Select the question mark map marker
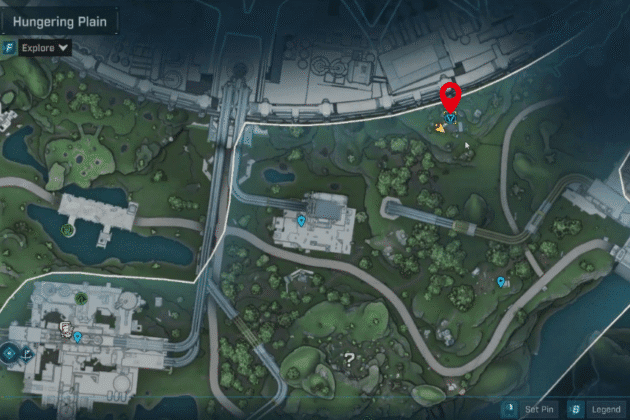This screenshot has height=420, width=630. tap(349, 357)
